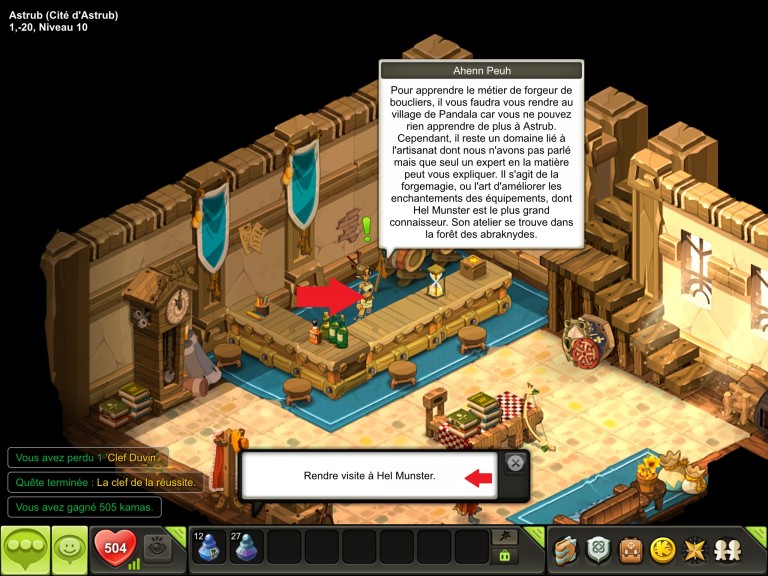This screenshot has width=768, height=576.
Task: Click the 'Vous avez gagné 505 kamas' notification
Action: coord(84,507)
